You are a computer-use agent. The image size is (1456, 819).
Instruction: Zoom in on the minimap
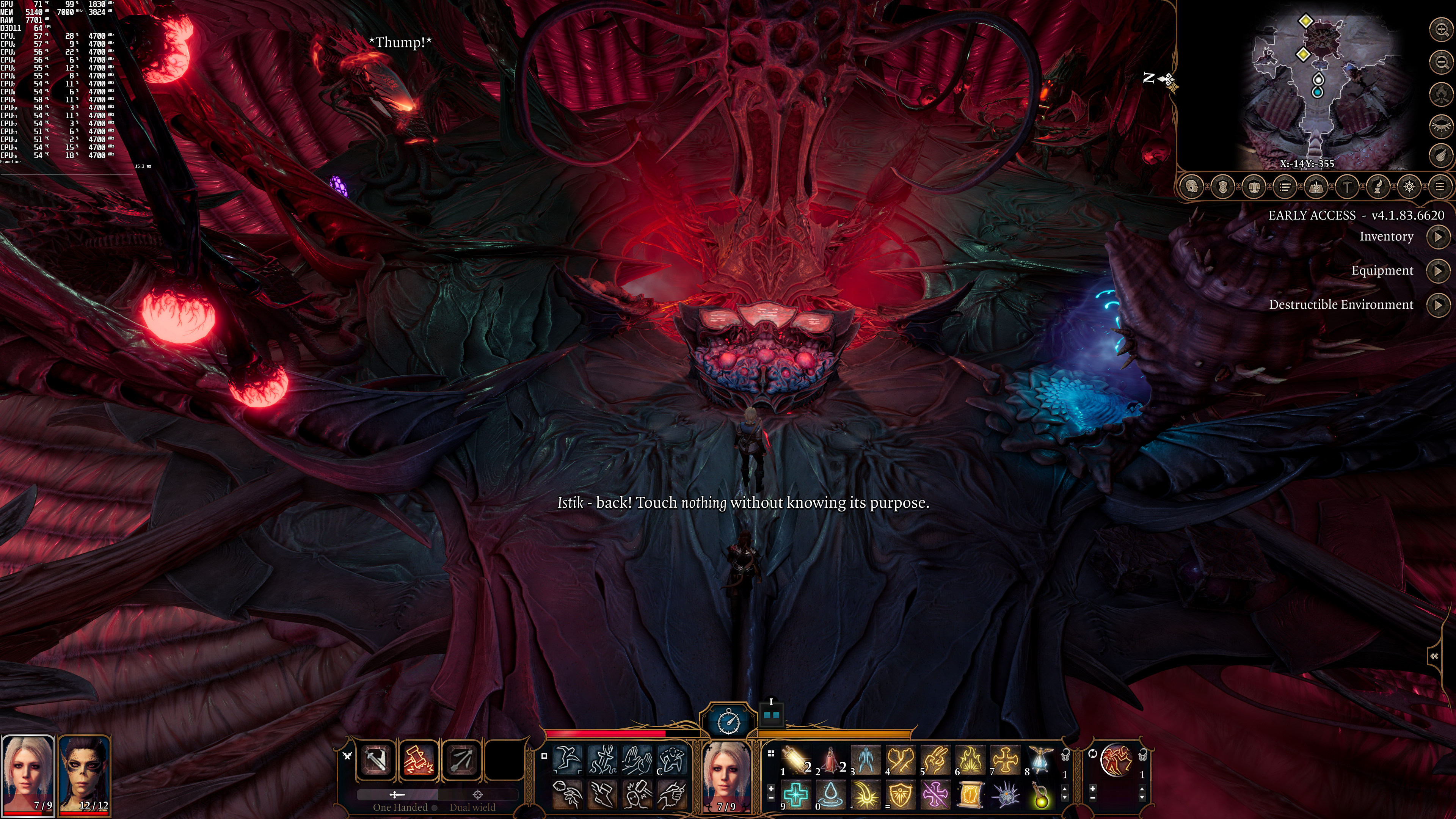pos(1441,30)
